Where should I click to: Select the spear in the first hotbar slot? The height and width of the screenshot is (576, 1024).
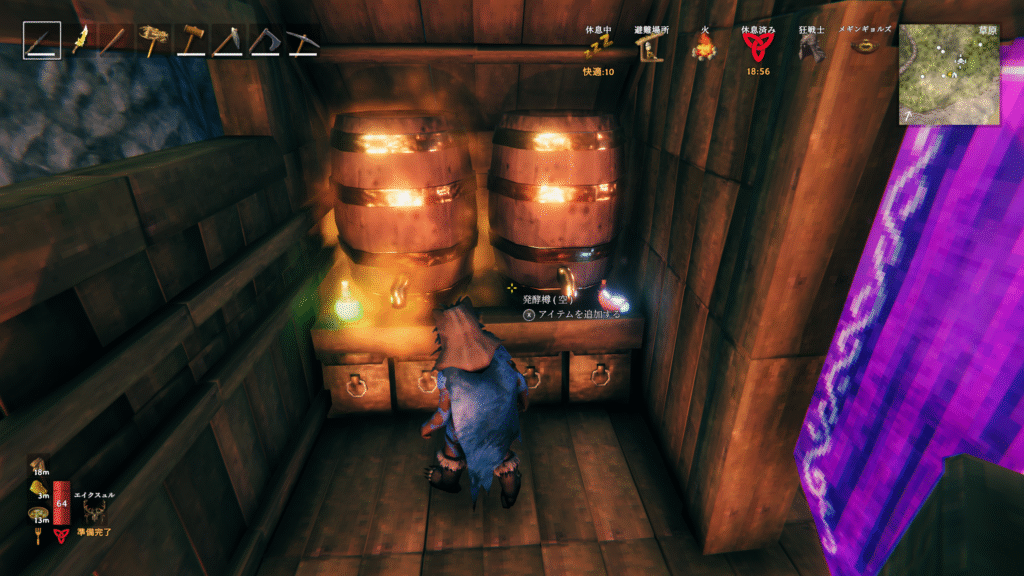(43, 41)
